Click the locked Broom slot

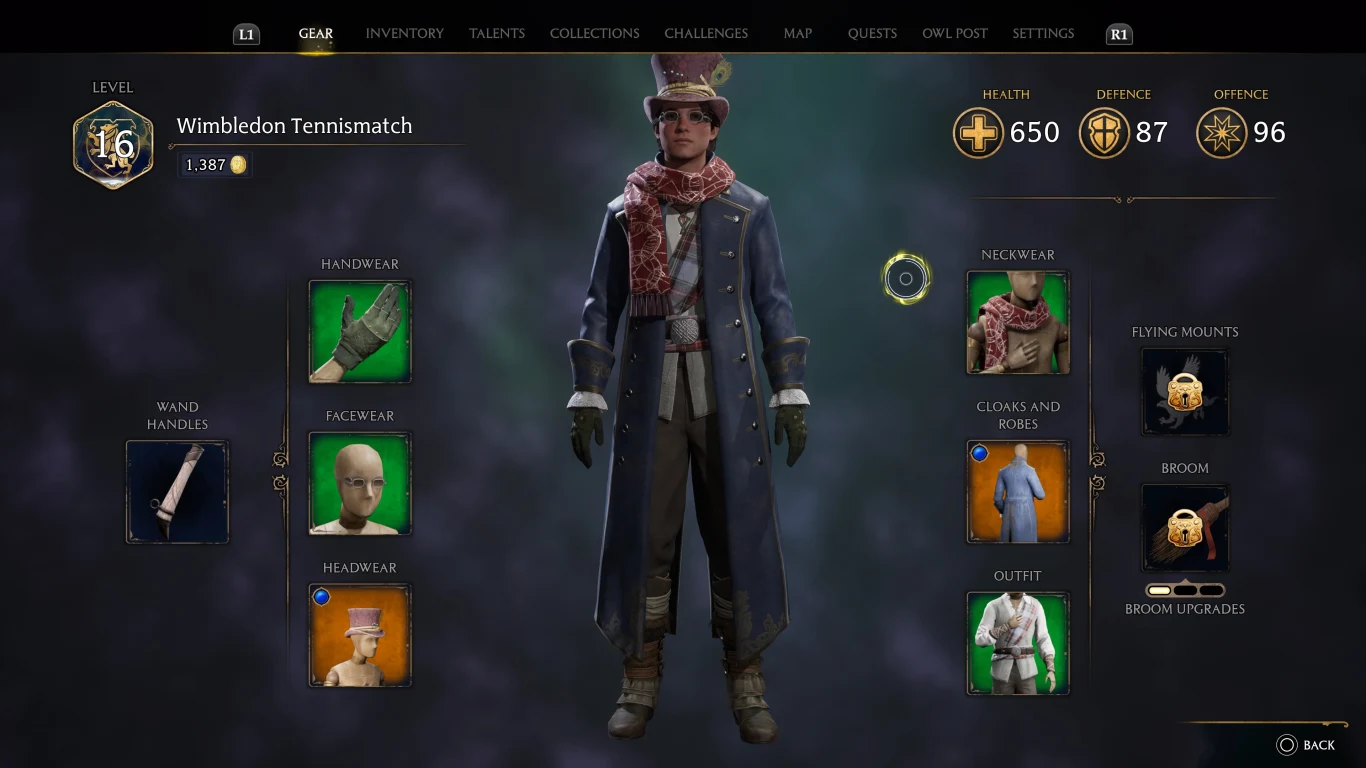tap(1185, 528)
